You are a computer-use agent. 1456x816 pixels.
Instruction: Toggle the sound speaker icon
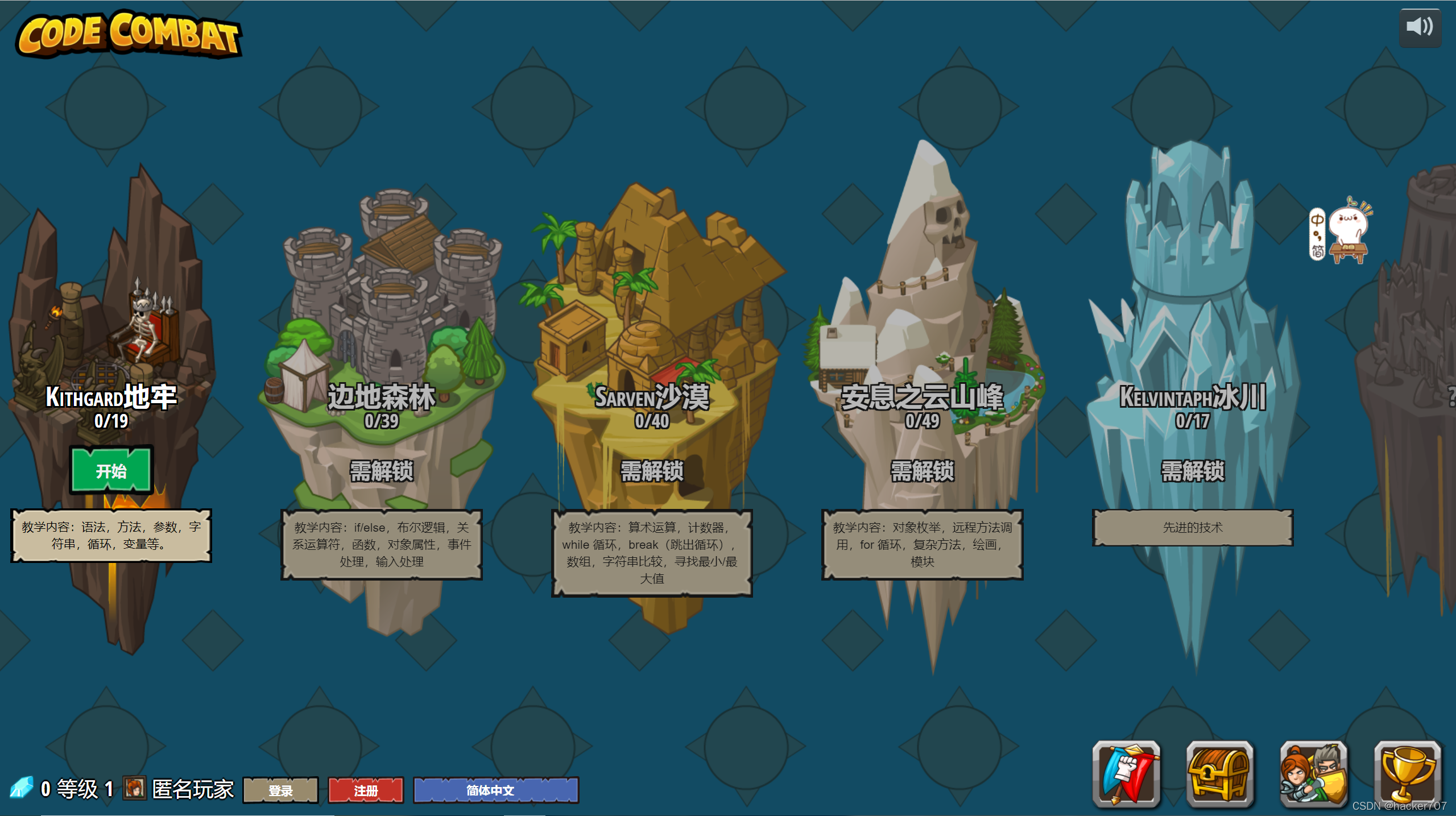[1420, 27]
